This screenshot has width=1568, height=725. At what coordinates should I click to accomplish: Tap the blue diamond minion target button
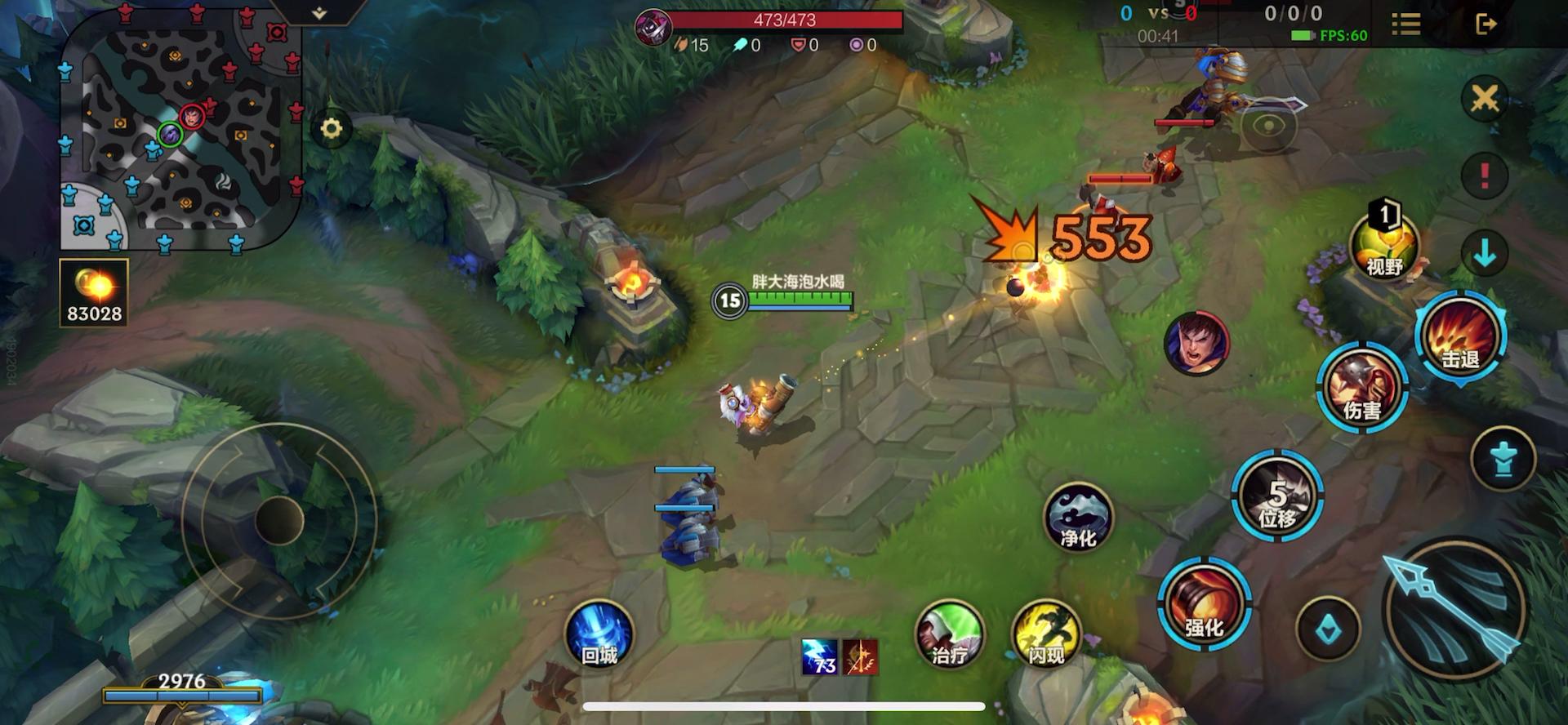[1327, 629]
